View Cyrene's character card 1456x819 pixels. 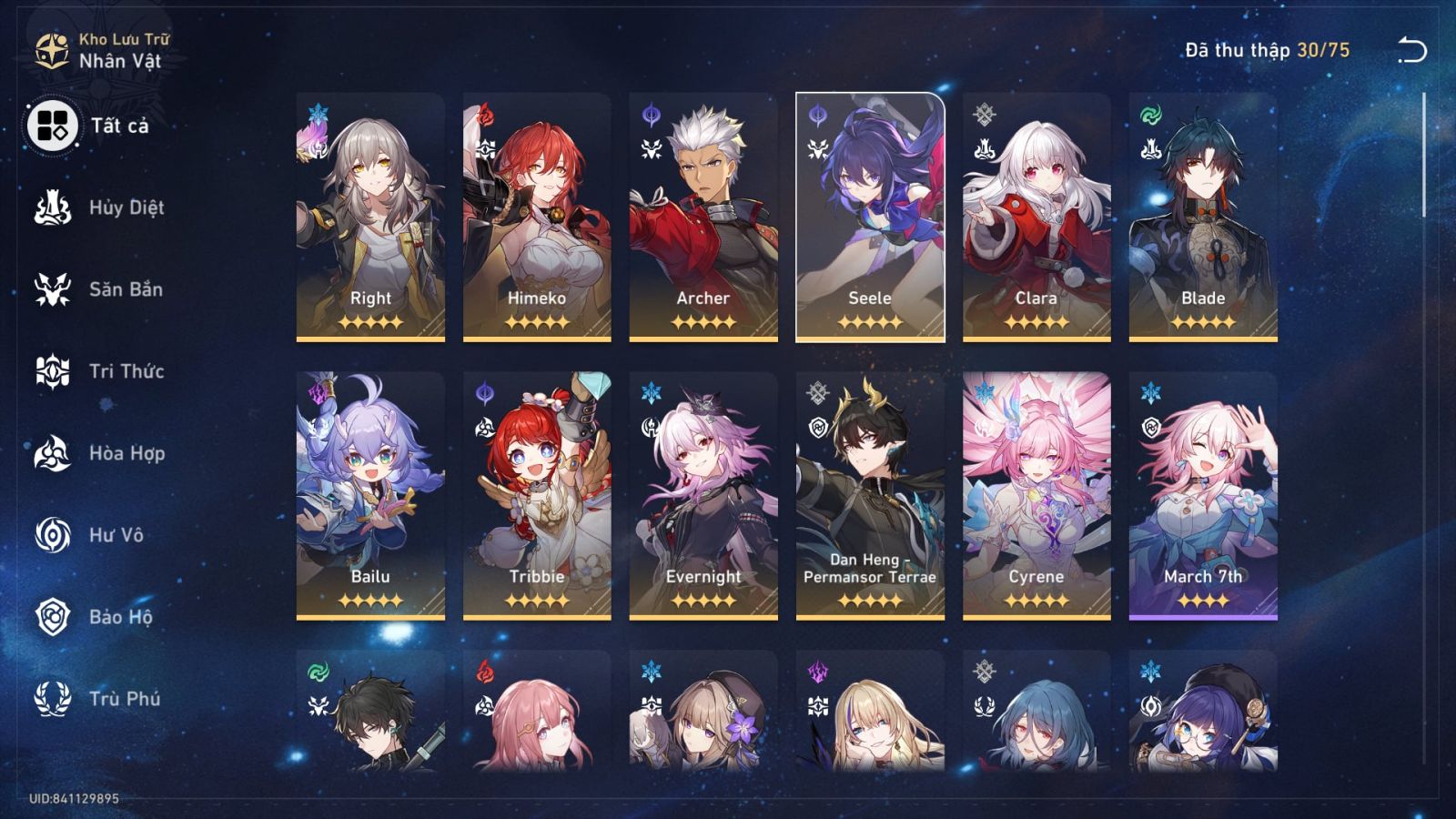pos(1037,491)
